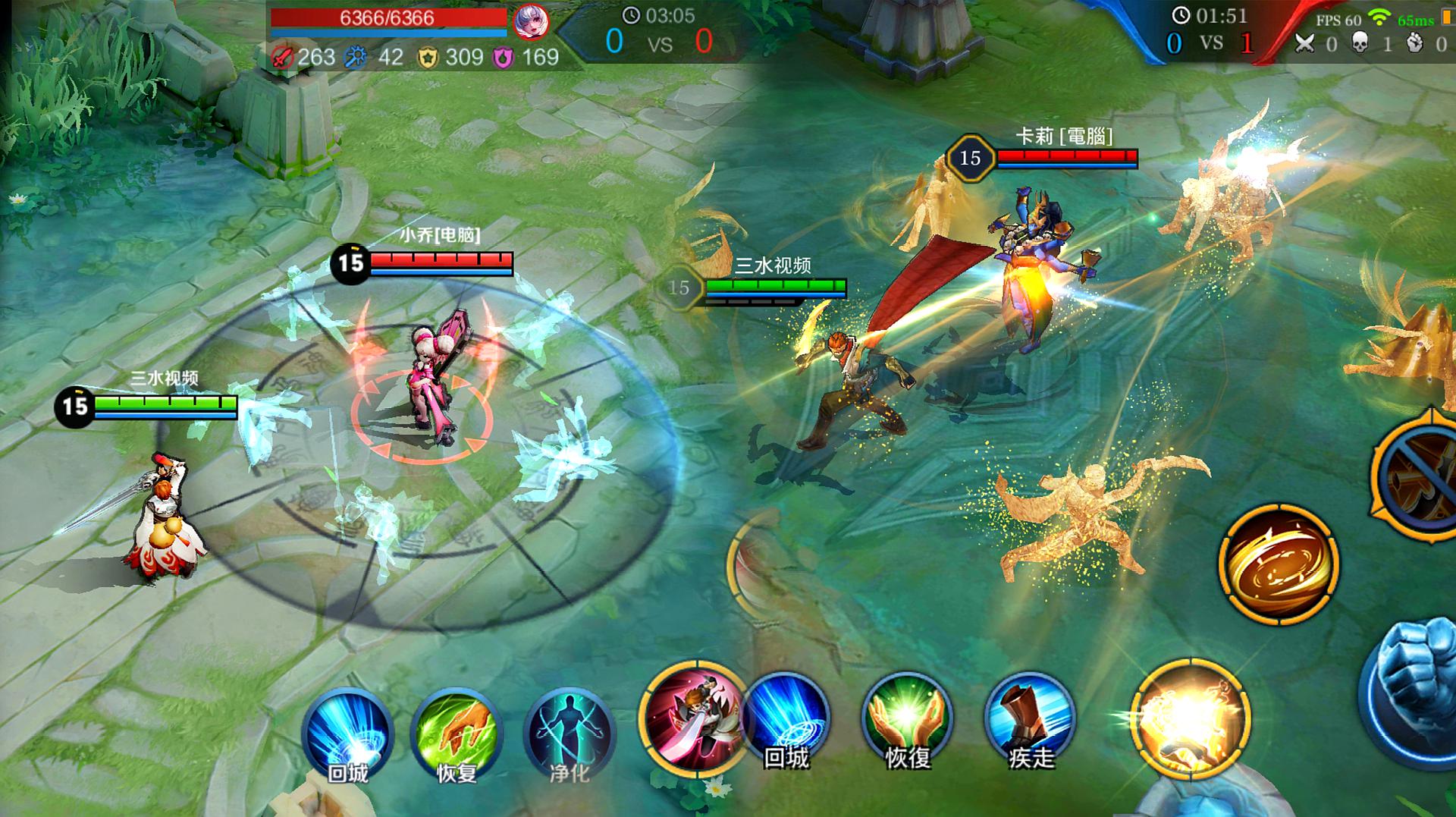Use the 恢復 heal button with glowing hands
This screenshot has width=1456, height=817.
click(x=907, y=717)
